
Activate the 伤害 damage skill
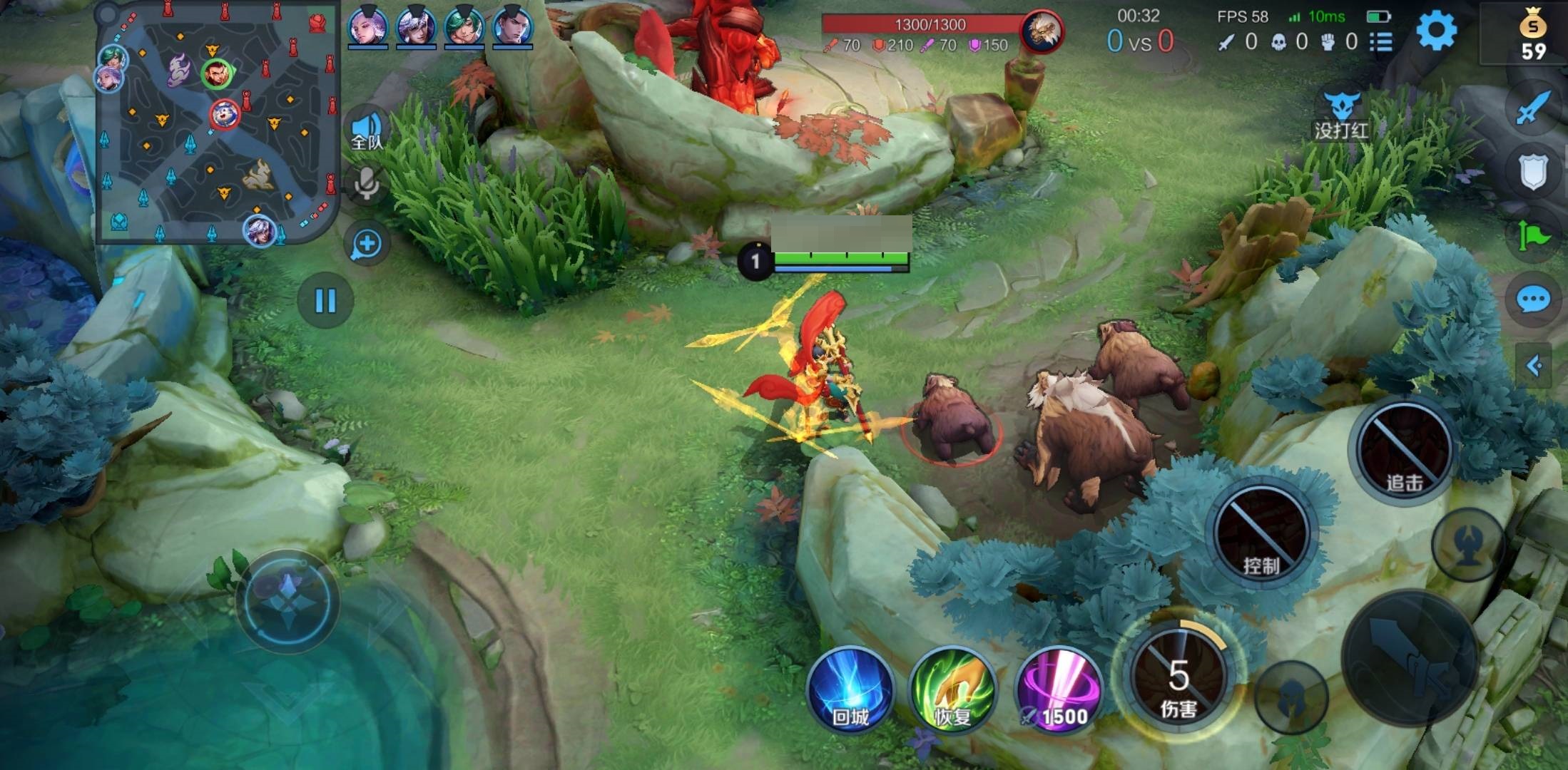tap(1178, 674)
